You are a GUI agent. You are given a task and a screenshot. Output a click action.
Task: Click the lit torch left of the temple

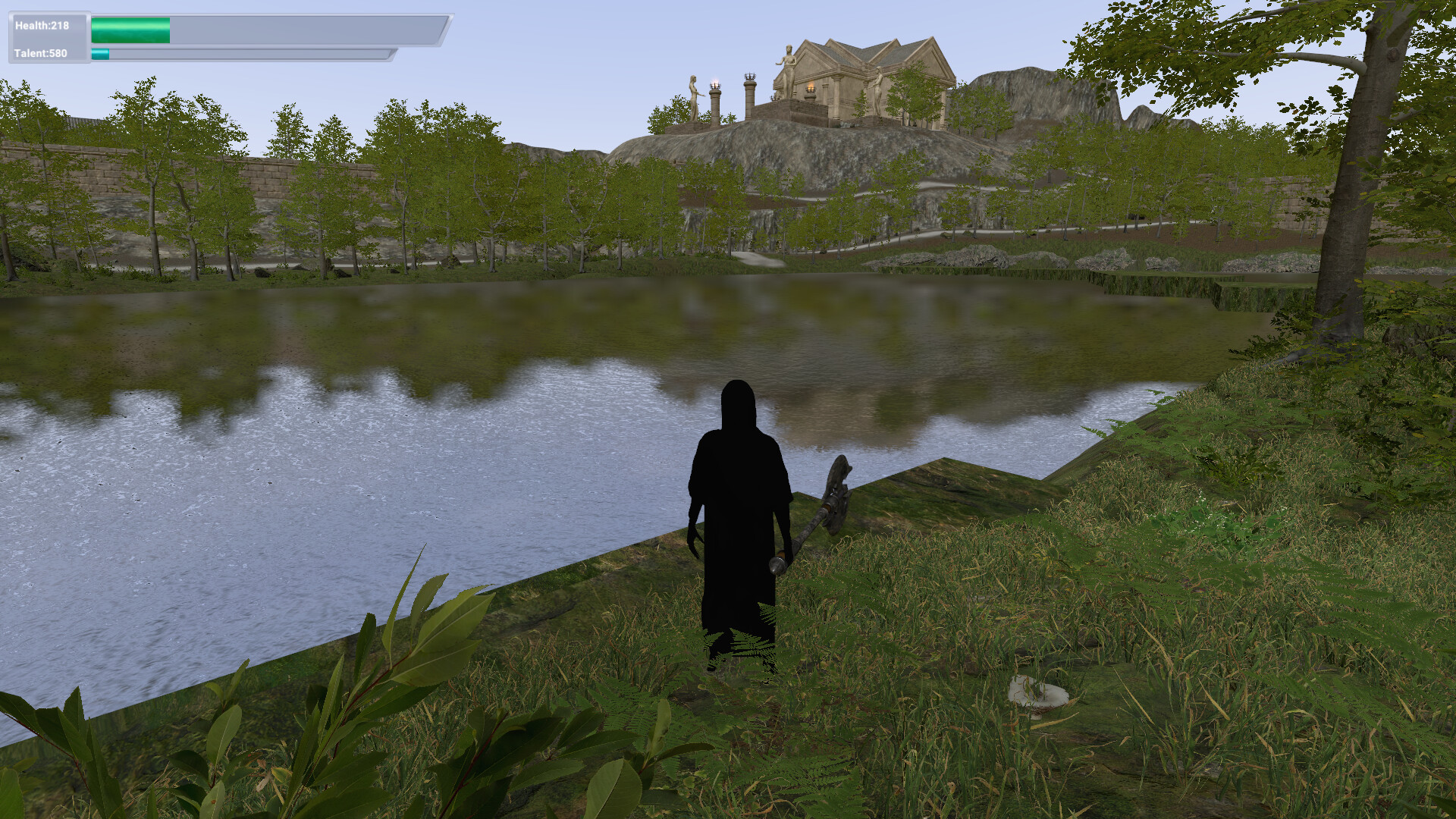[x=715, y=85]
